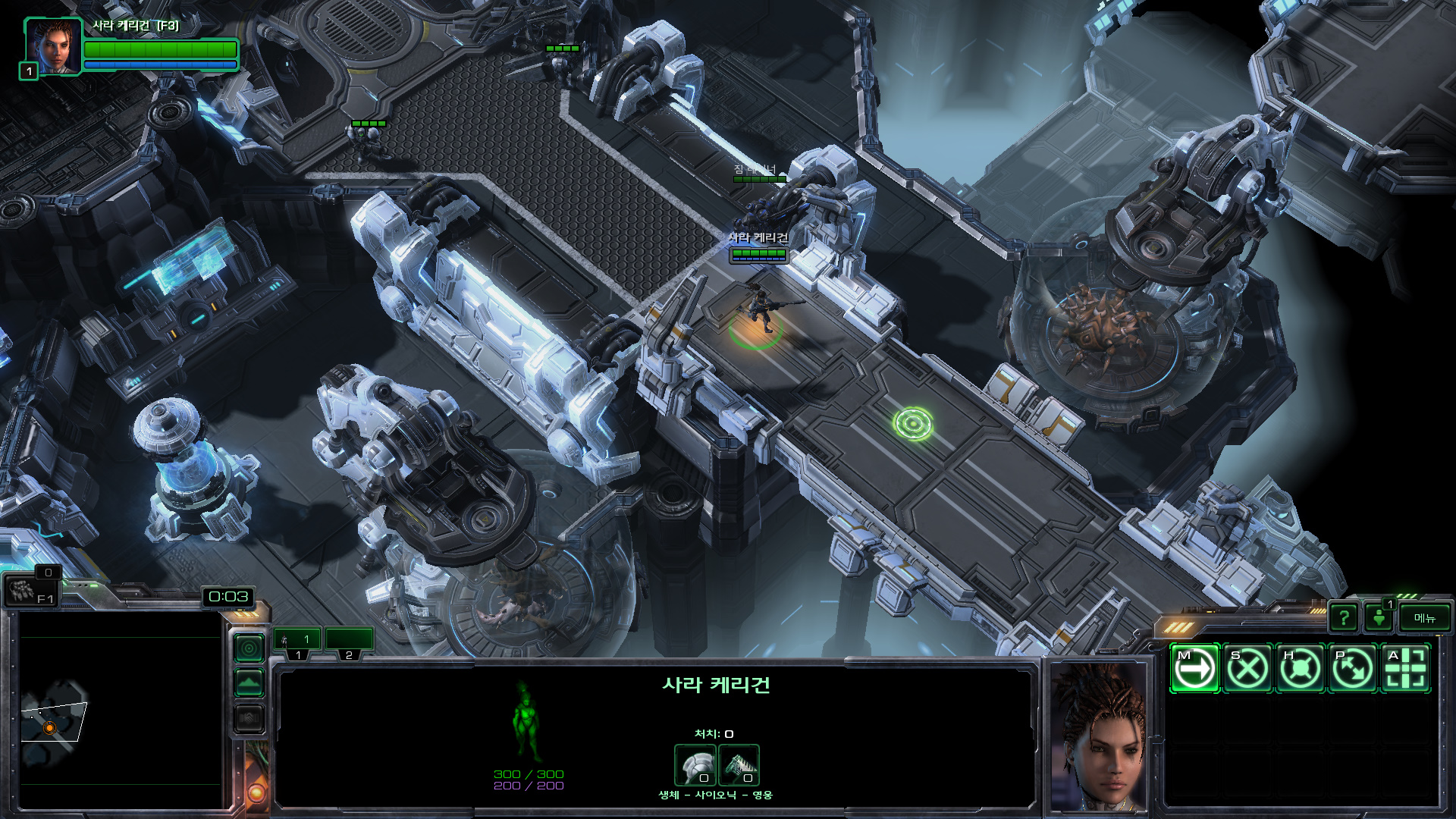Image resolution: width=1456 pixels, height=819 pixels.
Task: Toggle the minimap terrain view button
Action: tap(249, 682)
